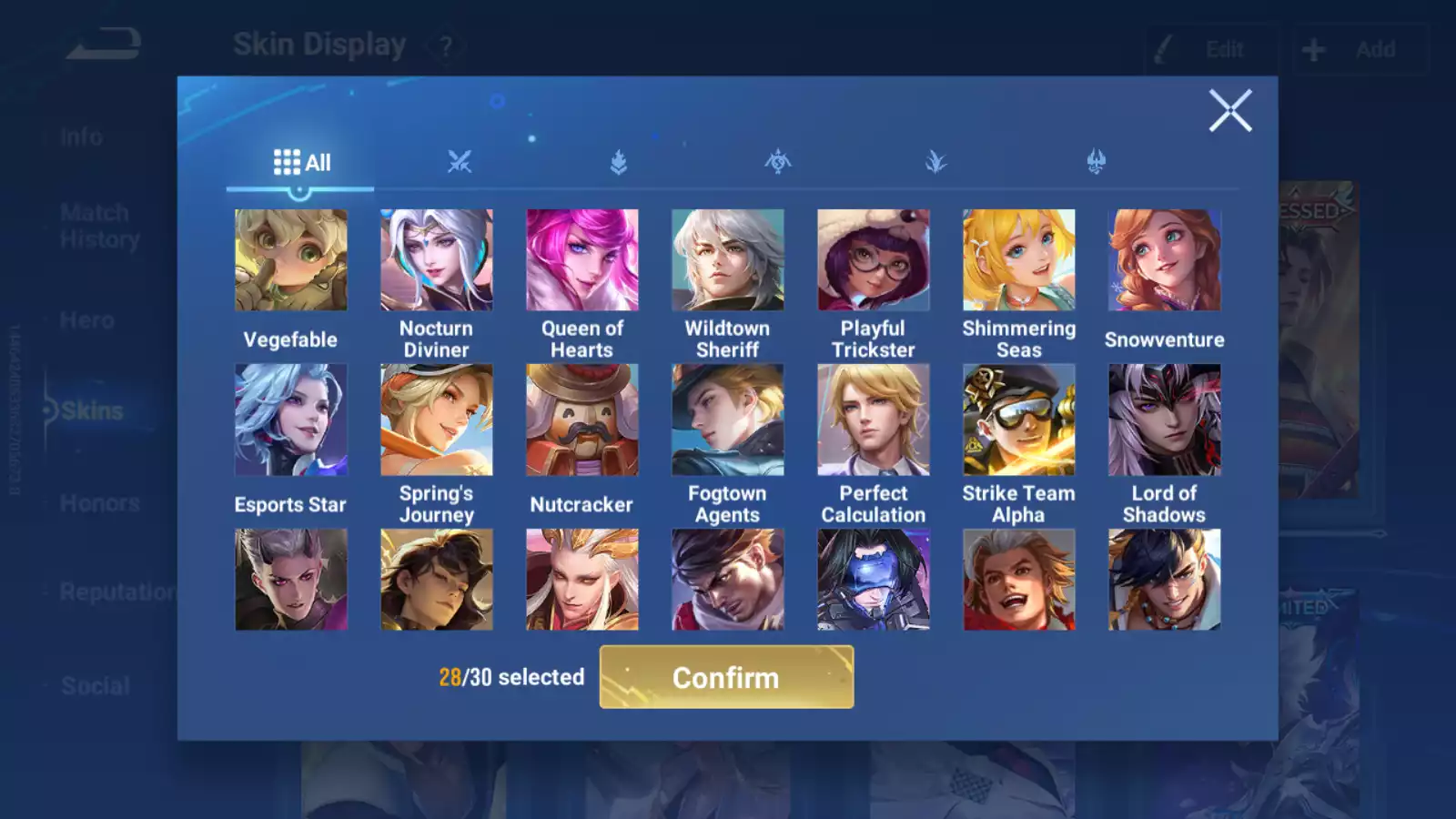Close the Skin Display dialog
The width and height of the screenshot is (1456, 819).
point(1231,111)
